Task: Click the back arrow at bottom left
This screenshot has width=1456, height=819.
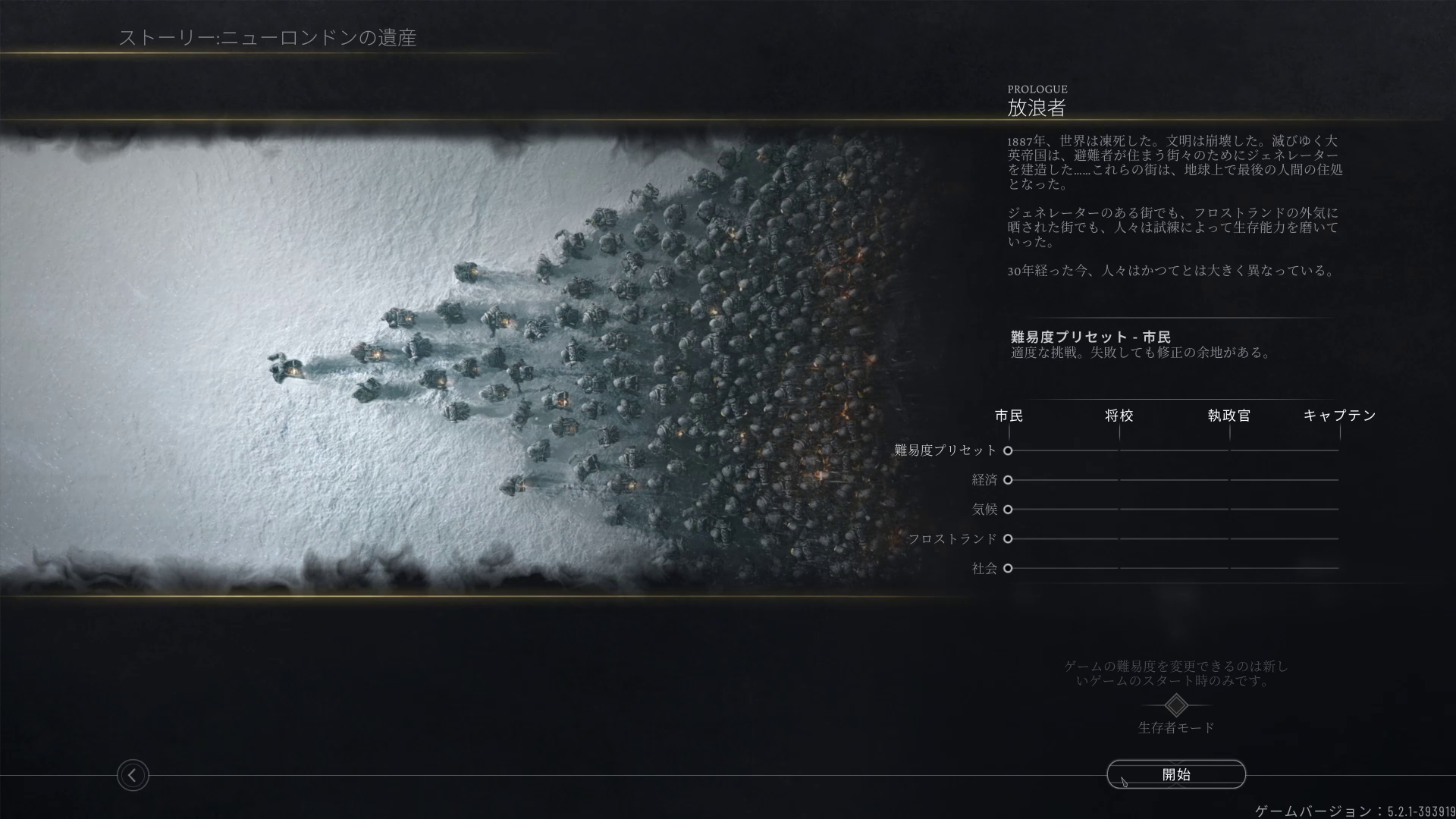Action: 133,776
